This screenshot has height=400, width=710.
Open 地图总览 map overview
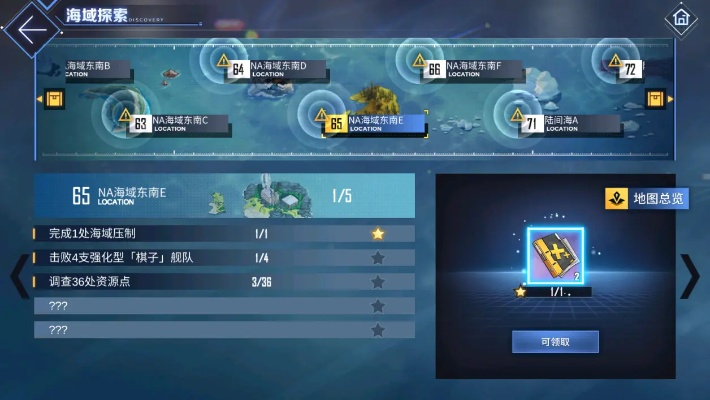(647, 199)
